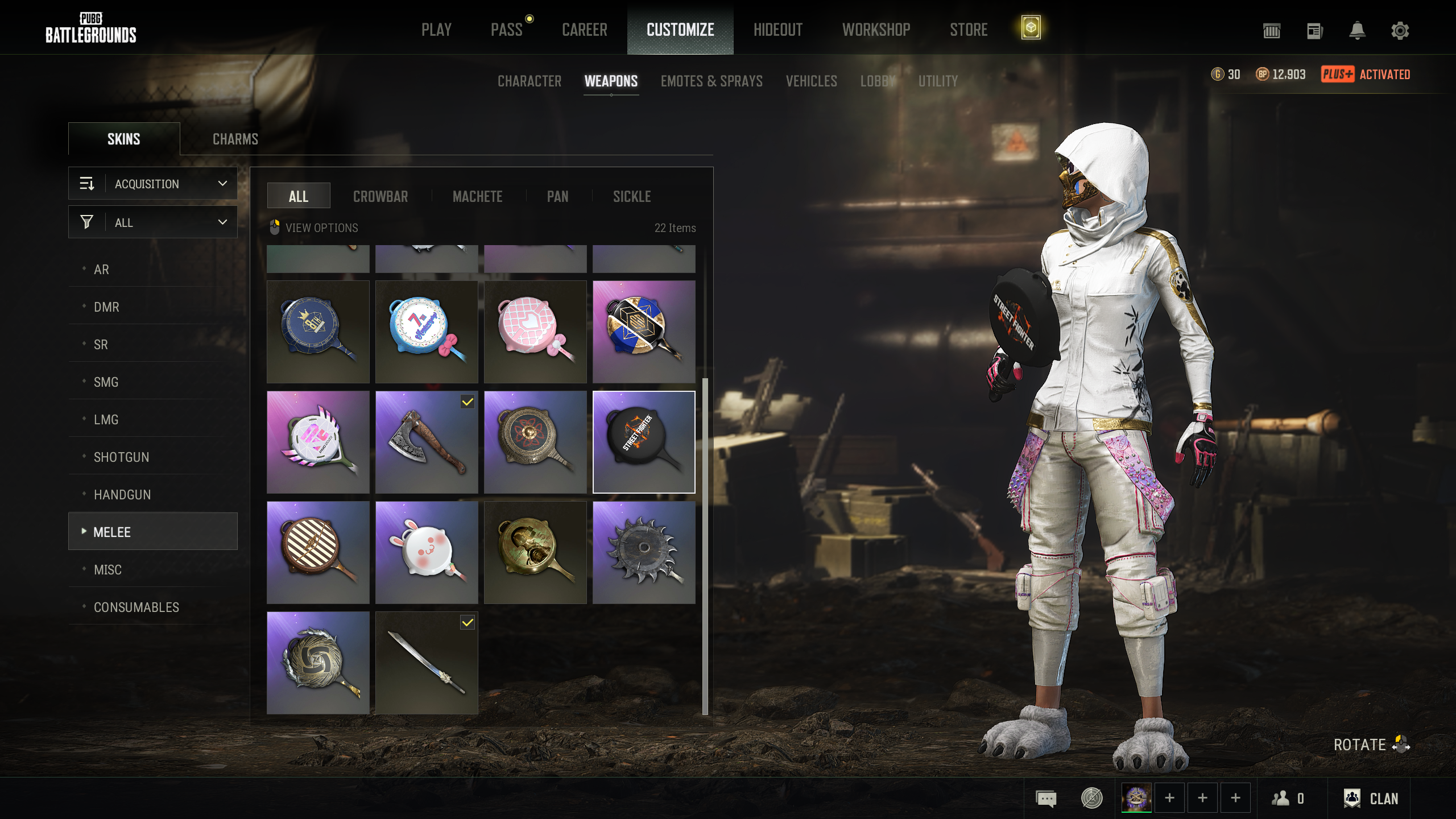Screen dimensions: 1456x819
Task: Select the Vehicles tab
Action: [x=811, y=81]
